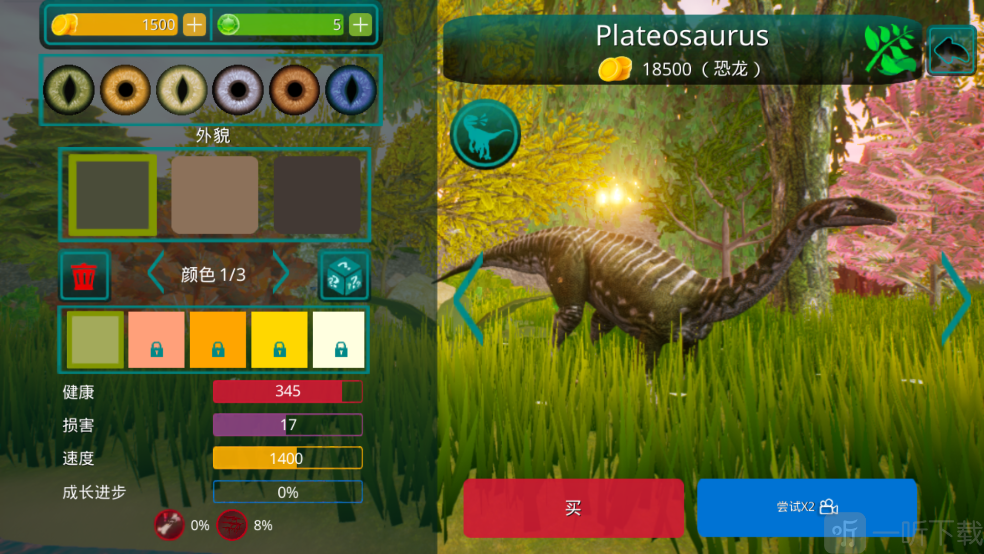This screenshot has width=984, height=554.
Task: Select the unlocked olive green color swatch
Action: [95, 340]
